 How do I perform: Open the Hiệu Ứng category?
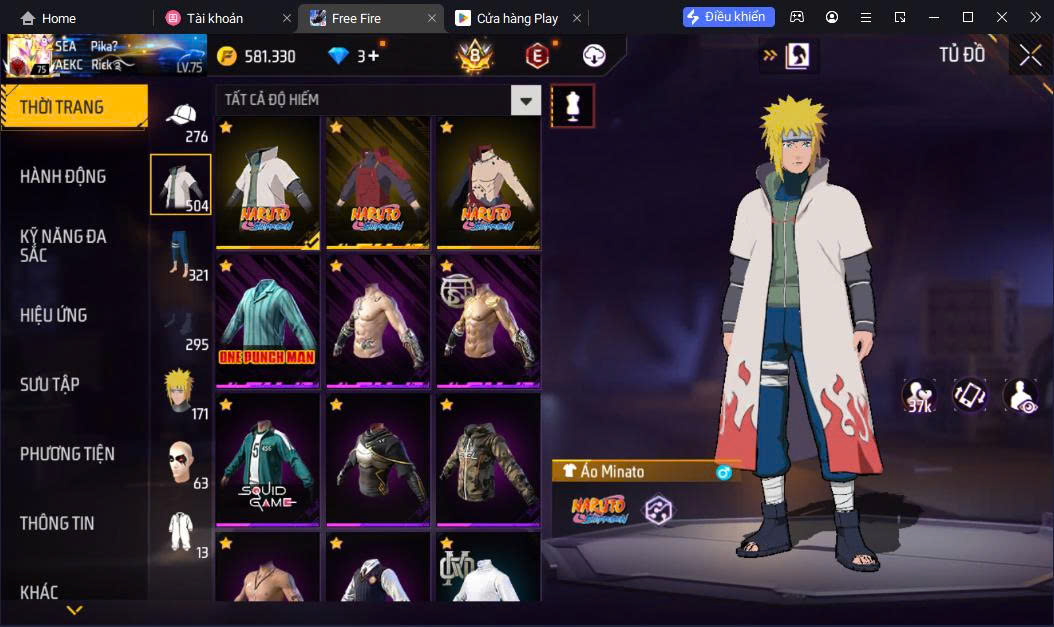[x=54, y=315]
